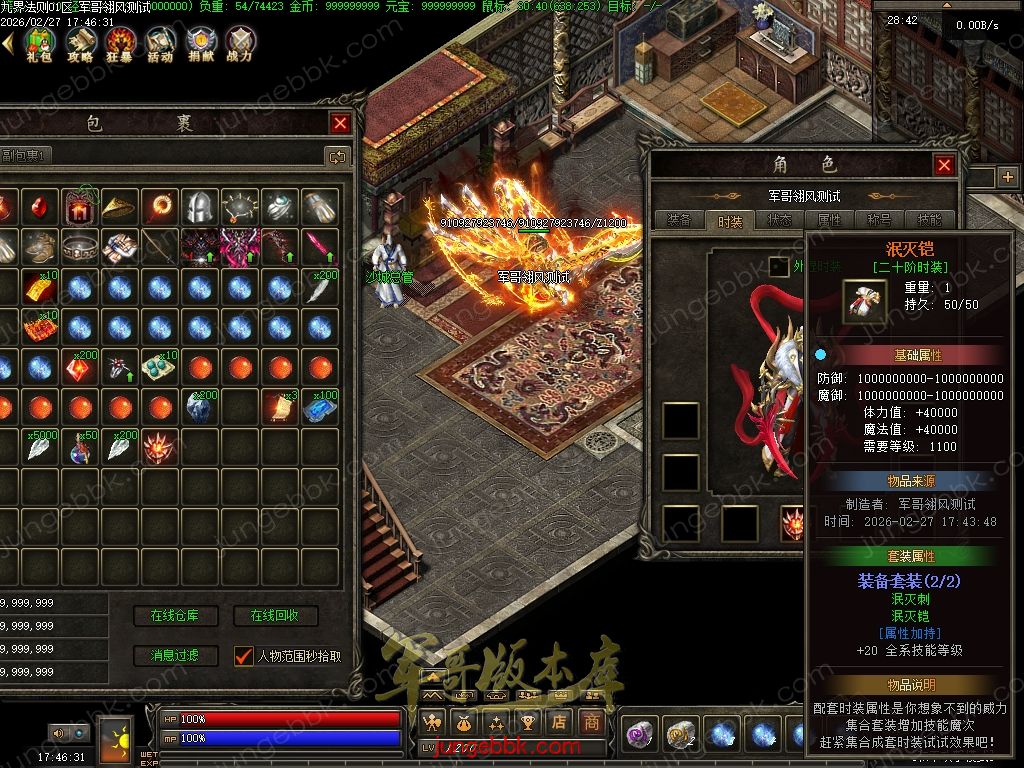The width and height of the screenshot is (1024, 768).
Task: Select the red gem in the bag
Action: 39,207
